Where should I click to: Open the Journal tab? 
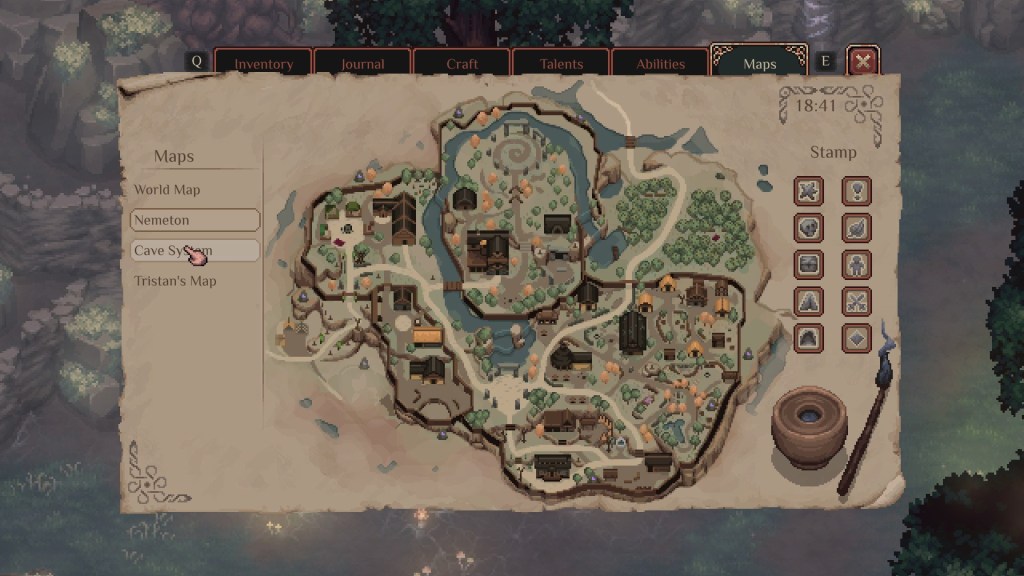point(362,63)
